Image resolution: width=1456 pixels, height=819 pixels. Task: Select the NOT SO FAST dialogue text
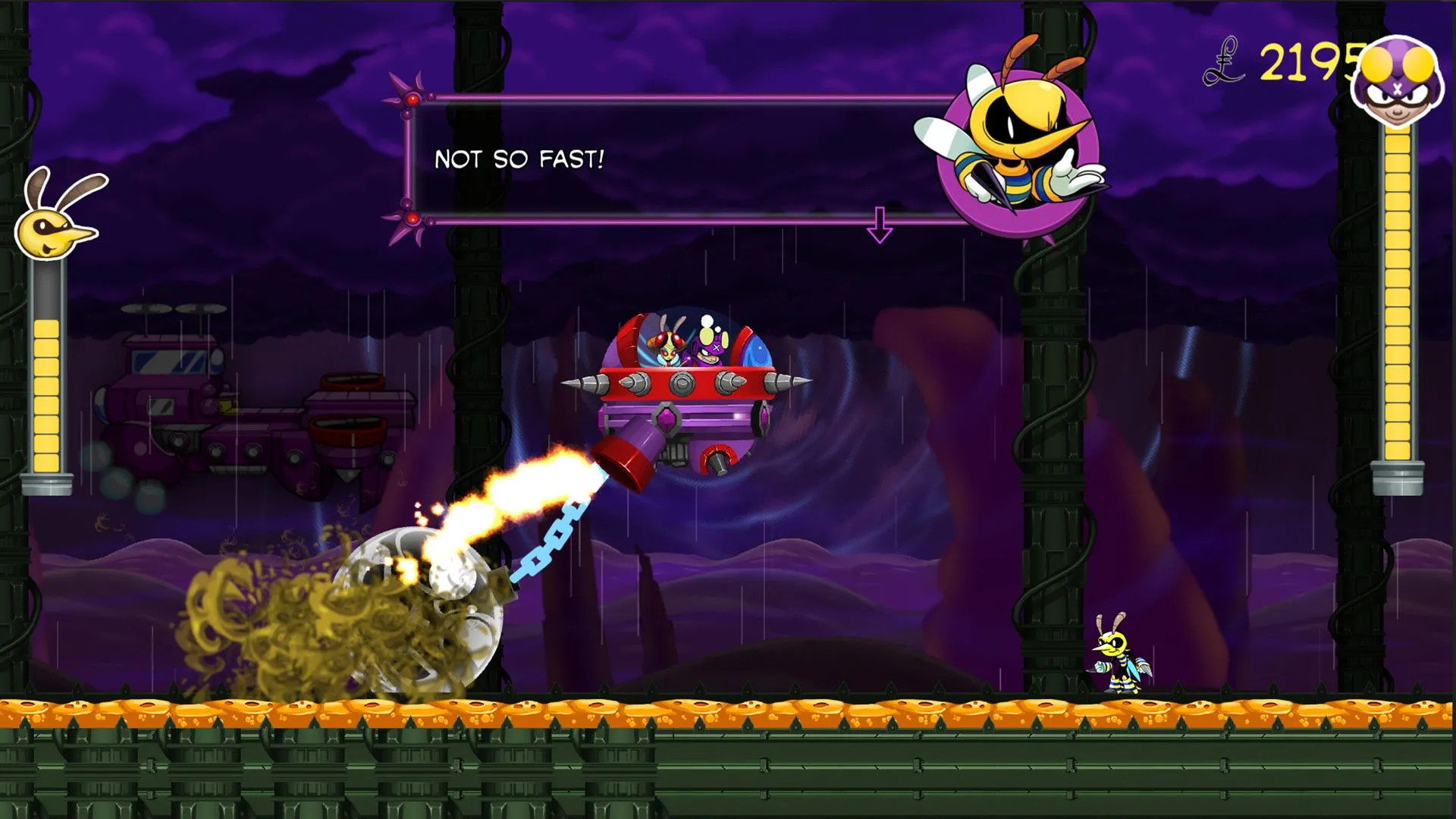[x=518, y=159]
